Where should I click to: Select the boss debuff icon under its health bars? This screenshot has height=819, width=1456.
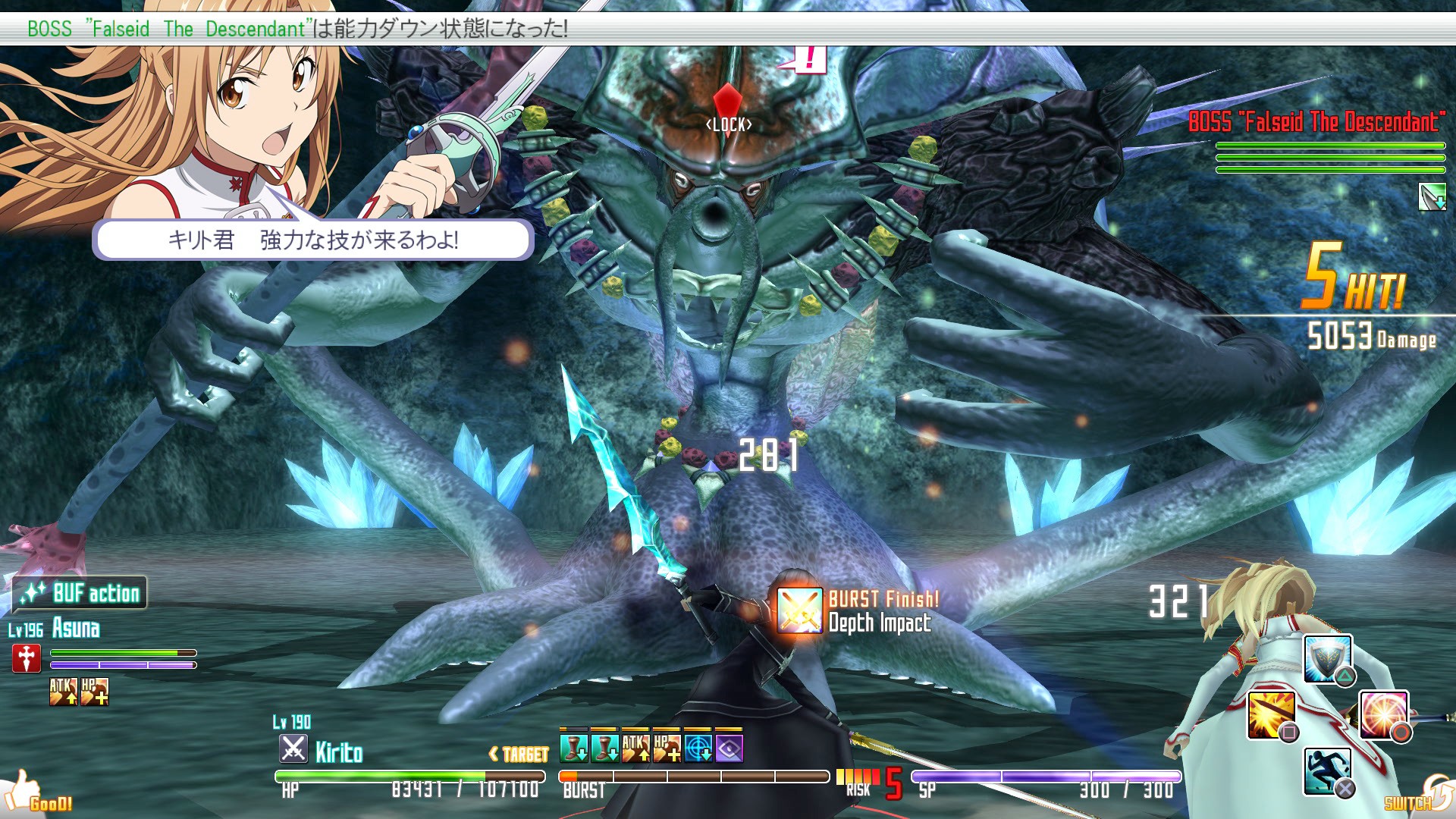(x=1432, y=197)
